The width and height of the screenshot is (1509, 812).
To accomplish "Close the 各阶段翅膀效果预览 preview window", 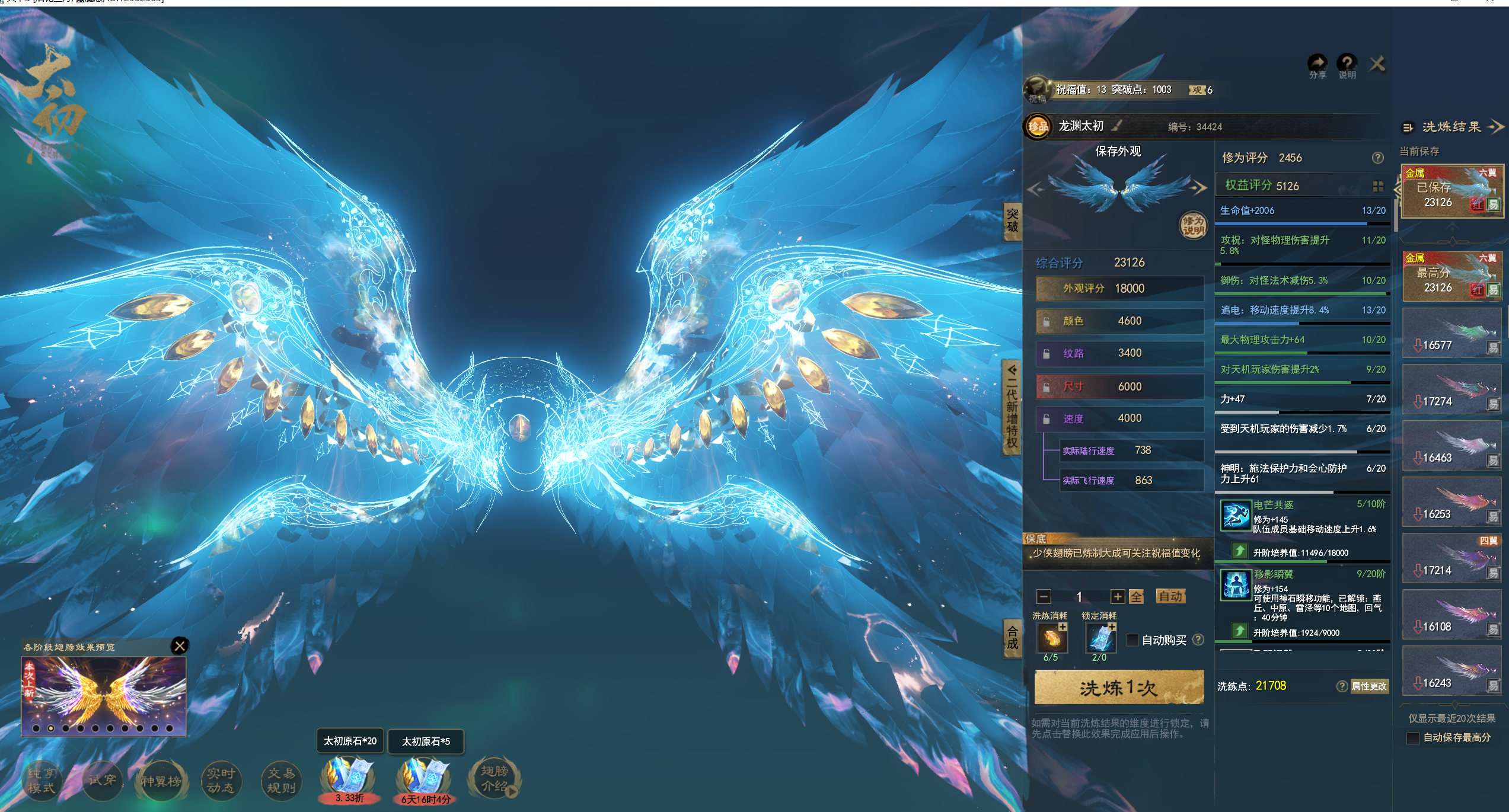I will [180, 645].
